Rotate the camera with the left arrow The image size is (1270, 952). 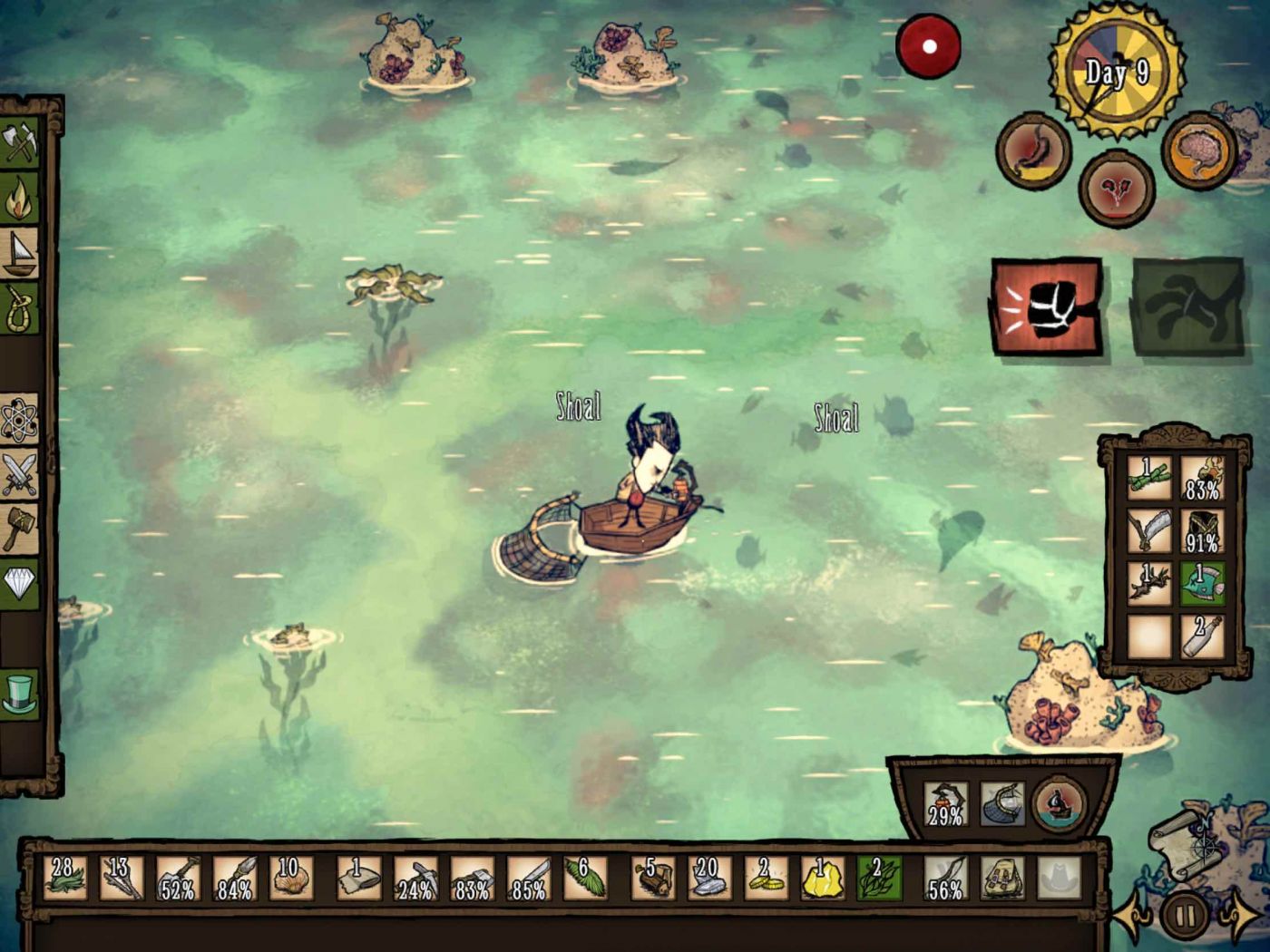click(x=1133, y=918)
